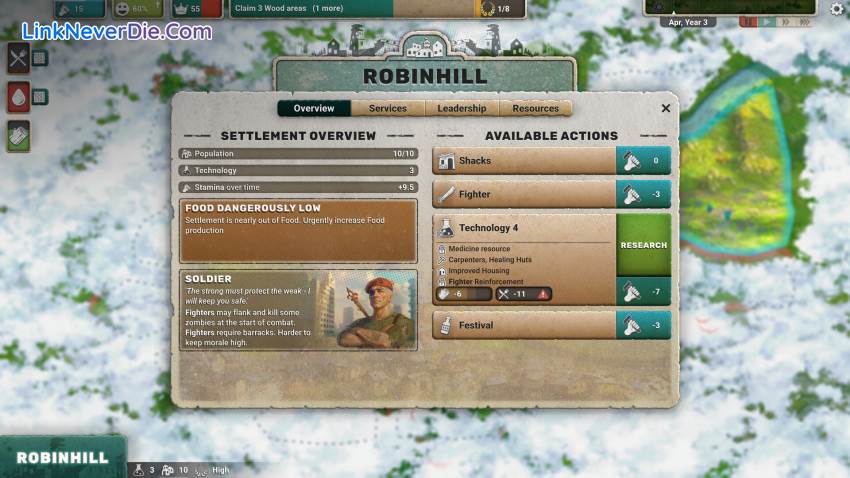Close the Robinhill settlement panel
The image size is (850, 478).
point(666,108)
